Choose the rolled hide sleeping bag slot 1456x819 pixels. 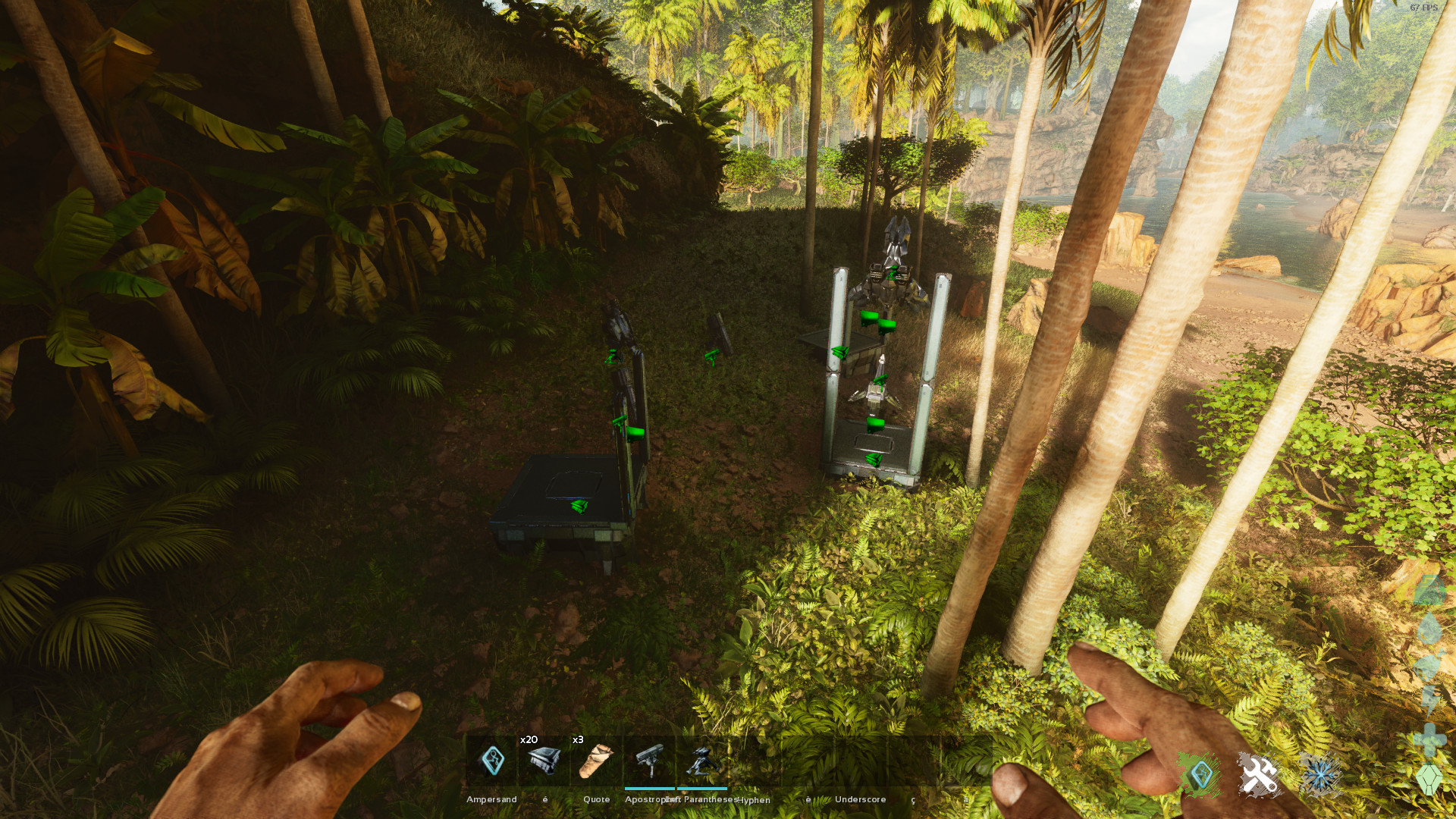coord(596,761)
